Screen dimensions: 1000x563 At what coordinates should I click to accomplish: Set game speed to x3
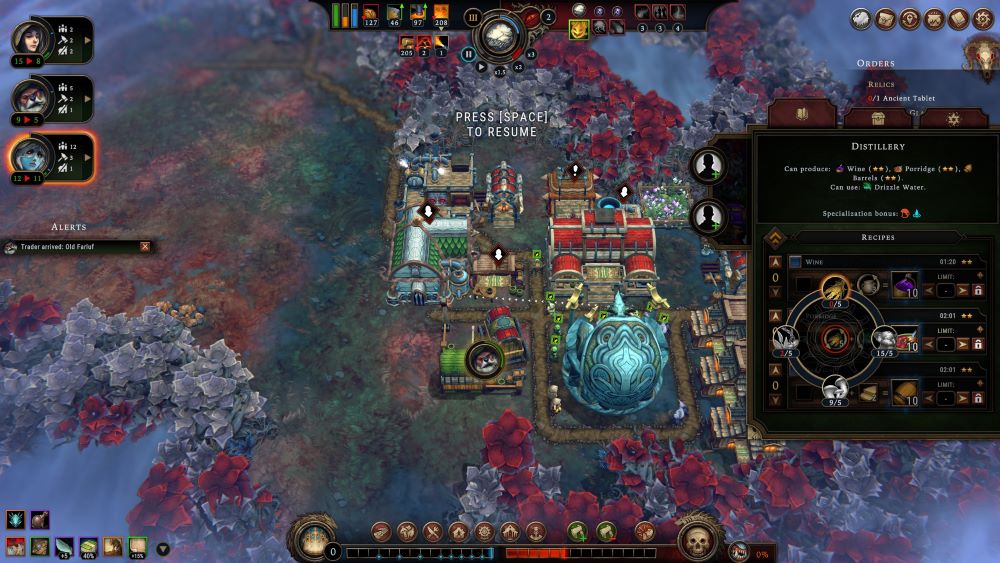tap(532, 54)
